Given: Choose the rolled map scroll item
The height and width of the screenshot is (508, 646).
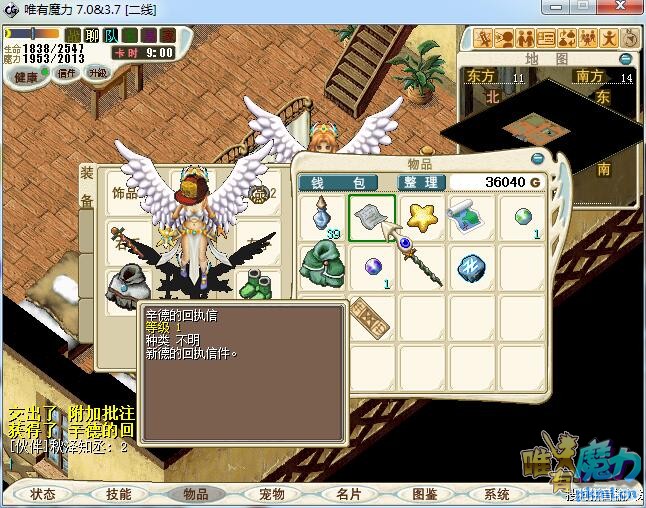Looking at the screenshot, I should point(472,218).
